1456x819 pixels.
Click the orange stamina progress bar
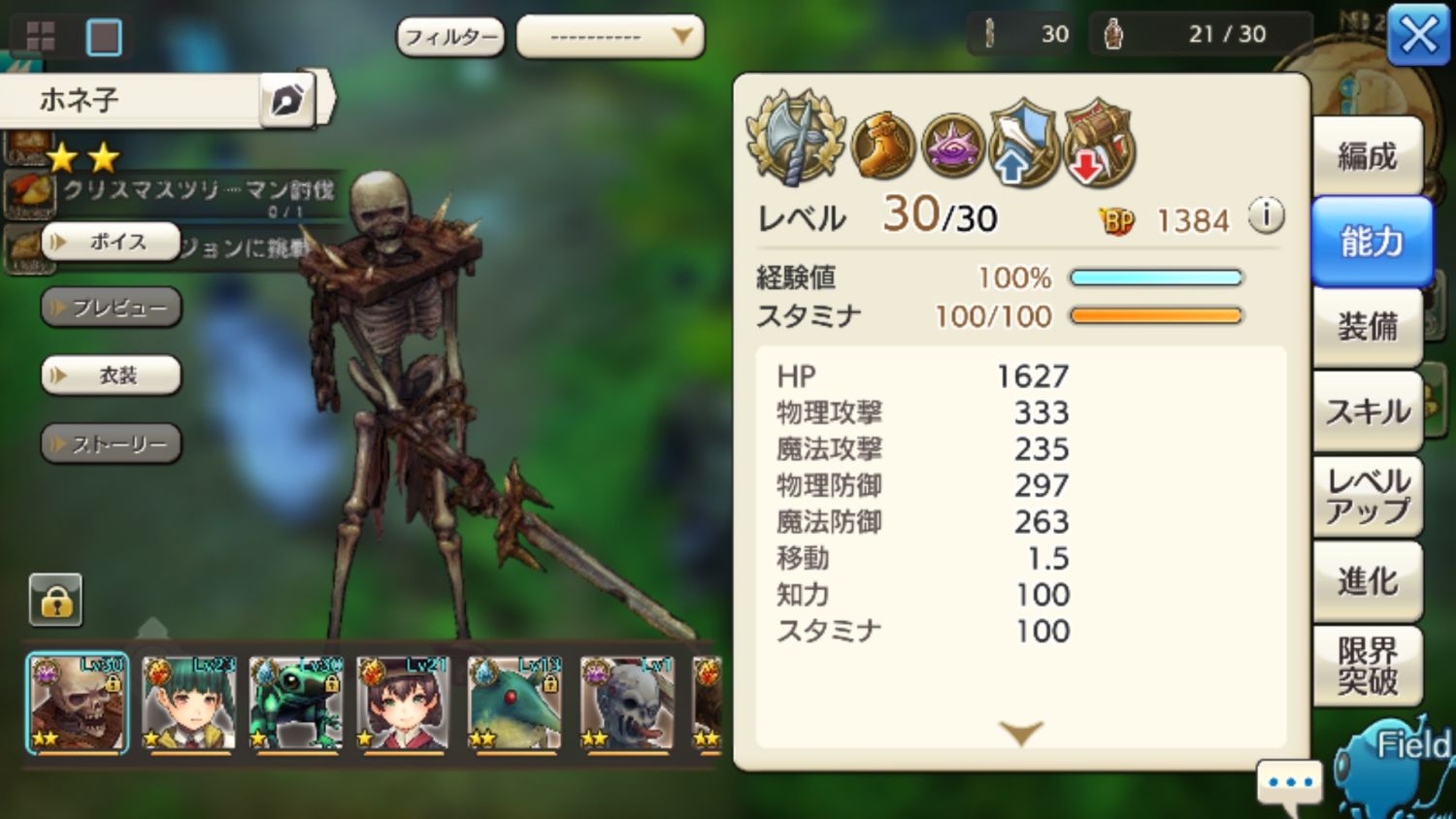pos(1155,316)
